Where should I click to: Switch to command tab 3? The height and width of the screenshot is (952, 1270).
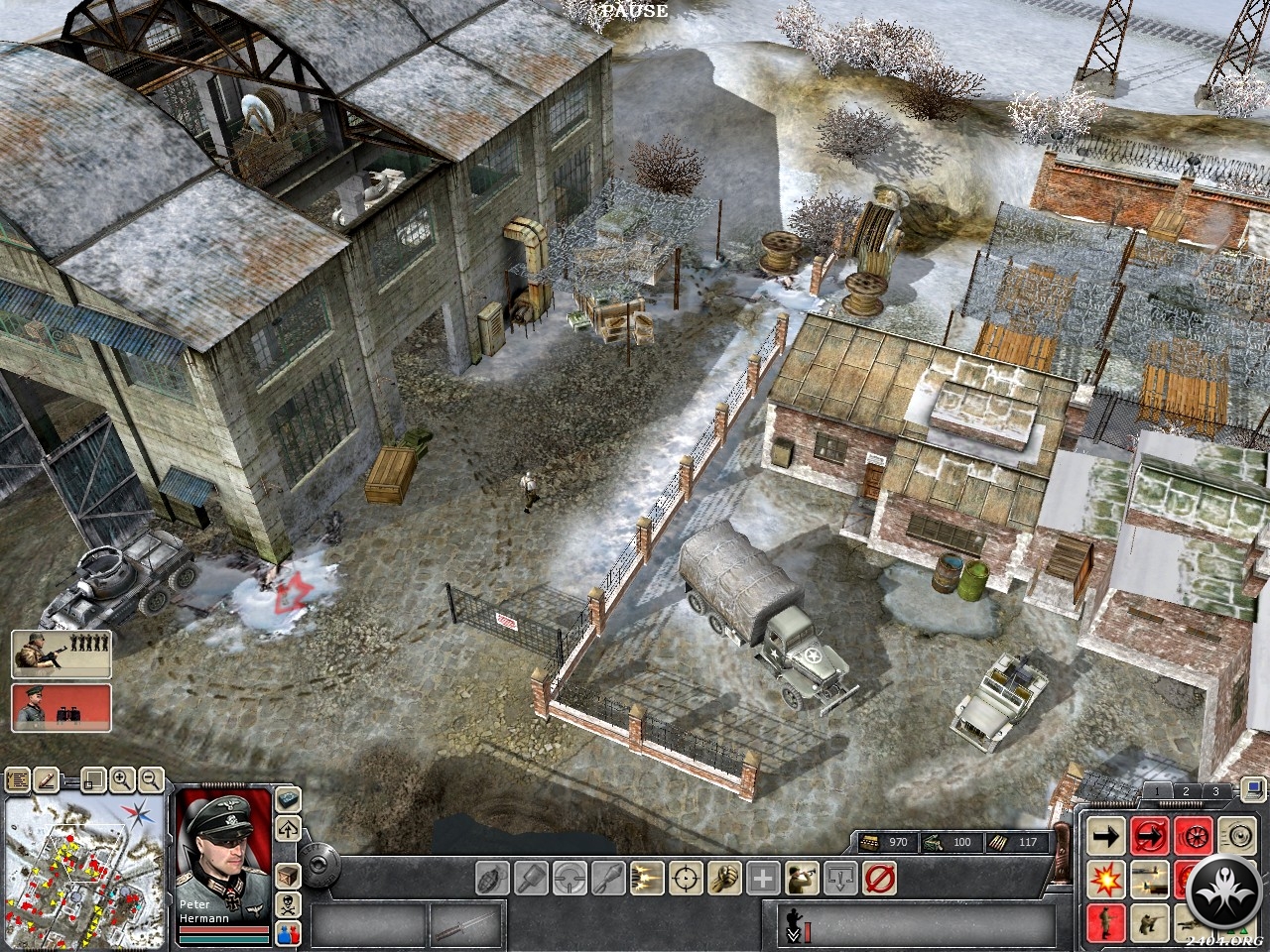click(x=1215, y=791)
